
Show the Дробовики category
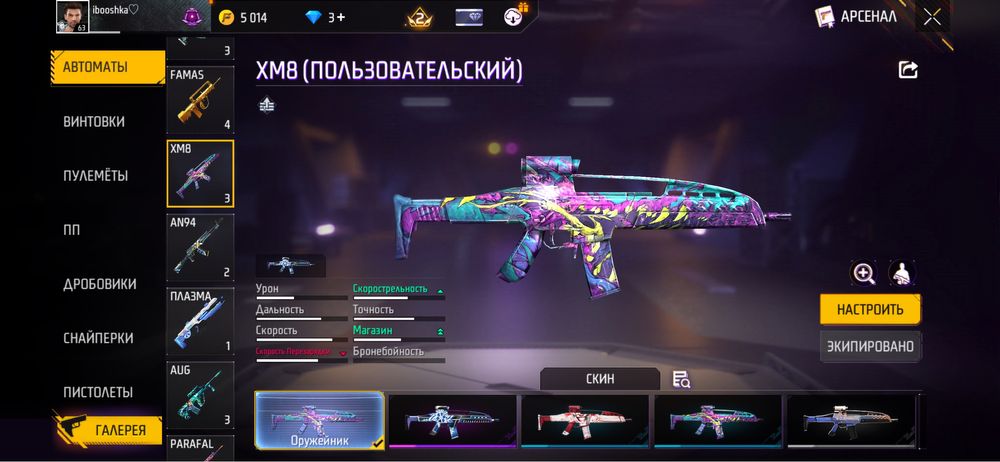[100, 284]
